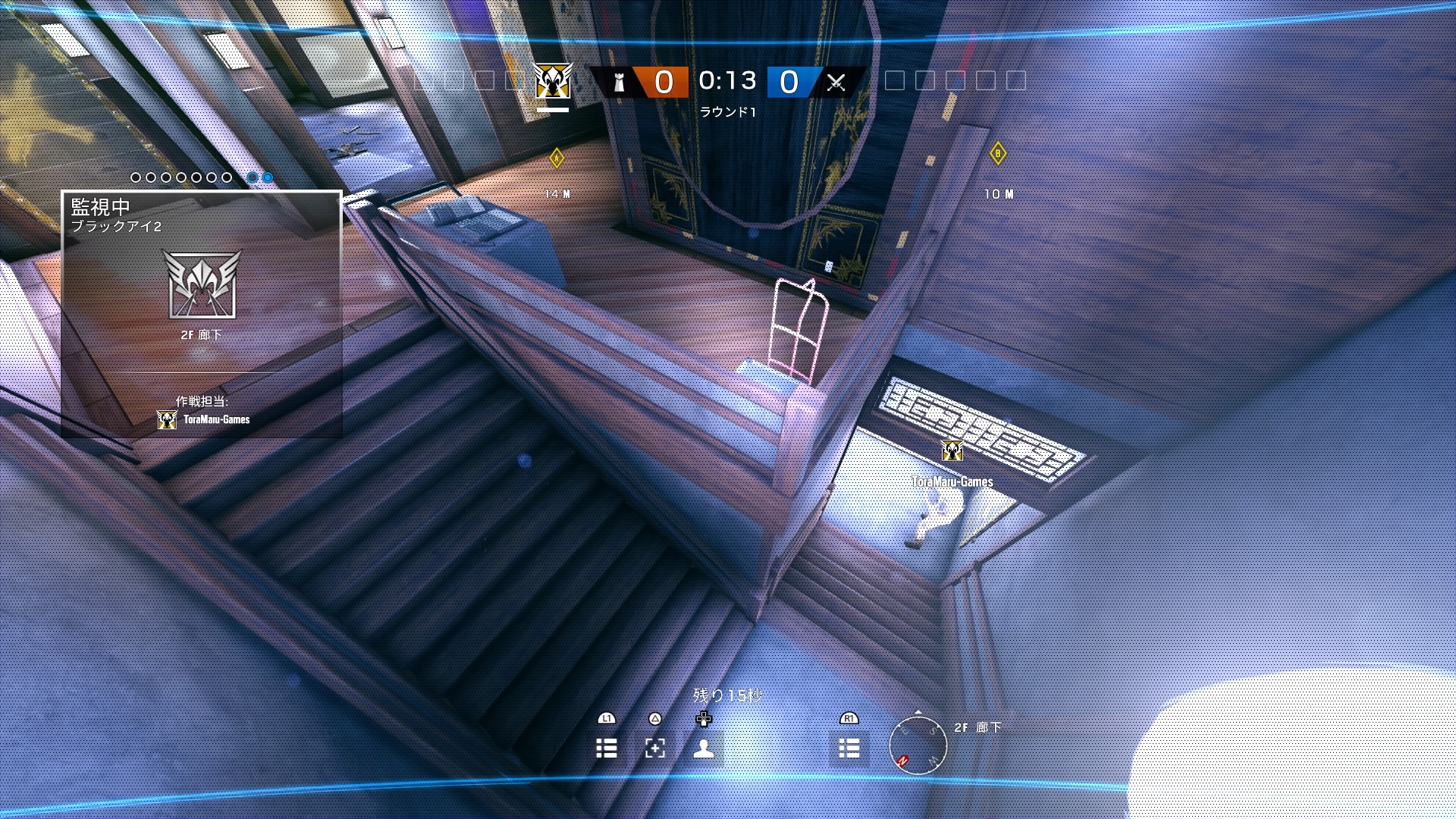Open the R1 options list icon

point(849,748)
